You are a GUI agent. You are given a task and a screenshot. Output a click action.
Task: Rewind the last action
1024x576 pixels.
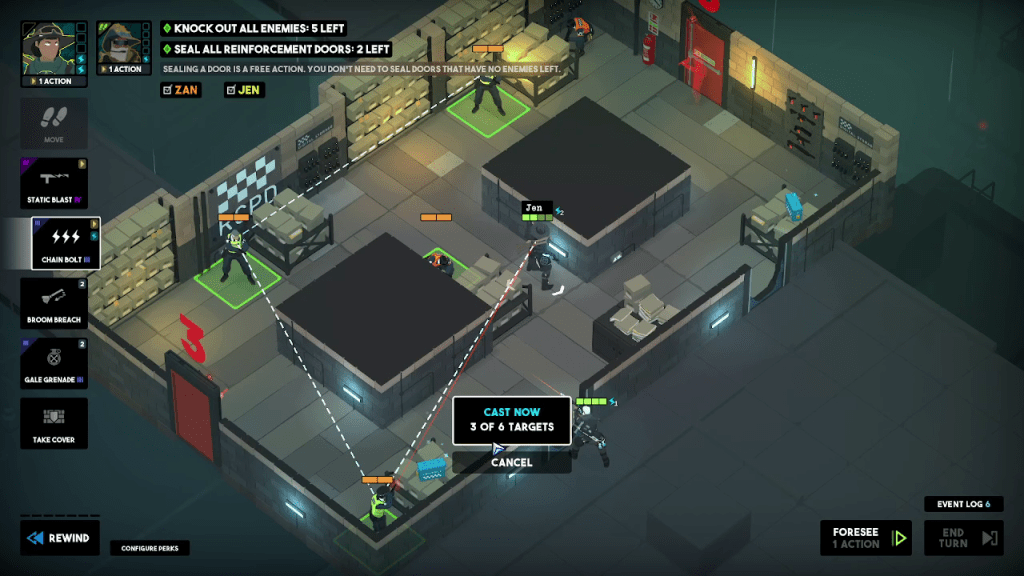(x=59, y=538)
